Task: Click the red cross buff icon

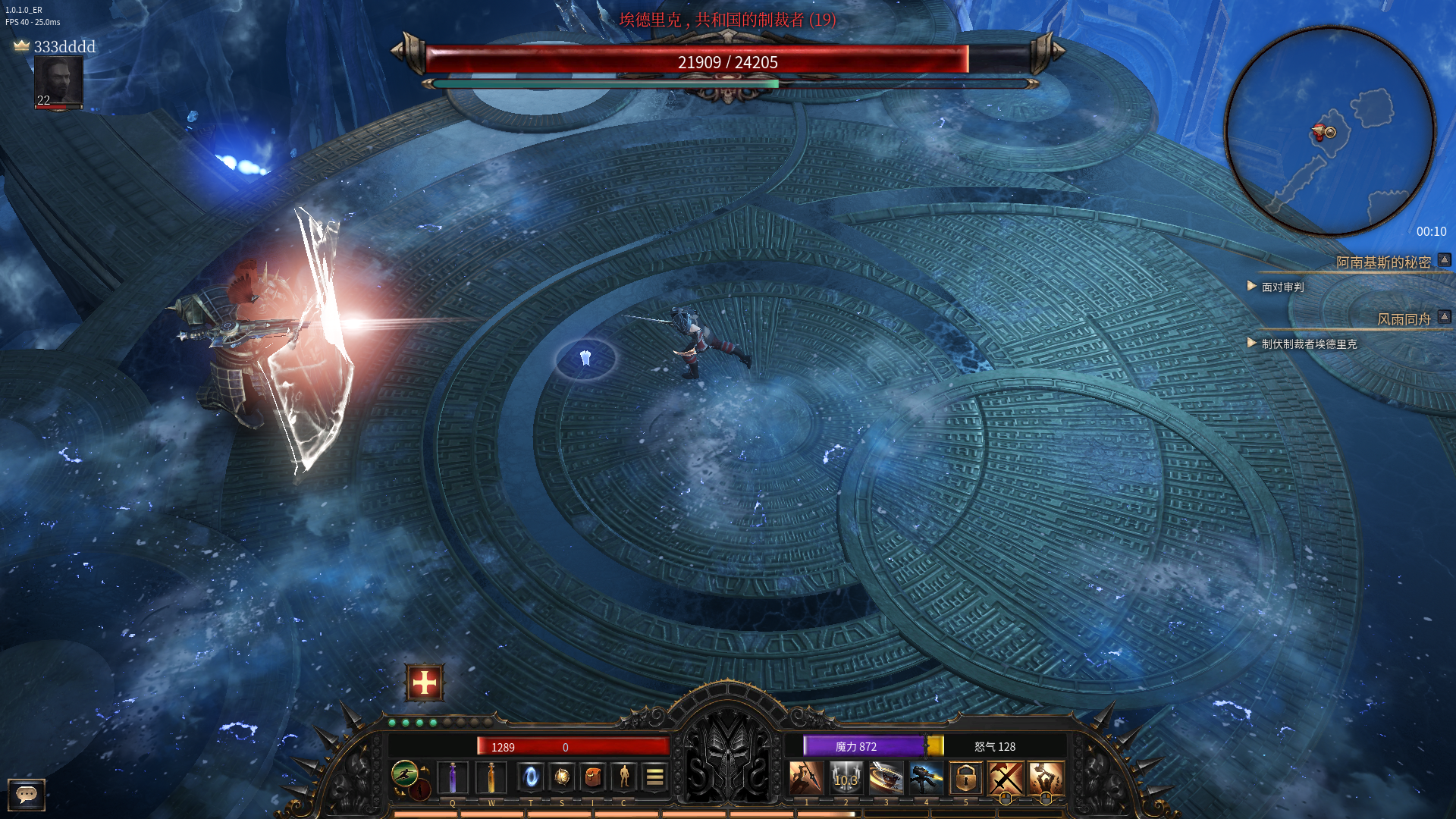Action: (425, 682)
